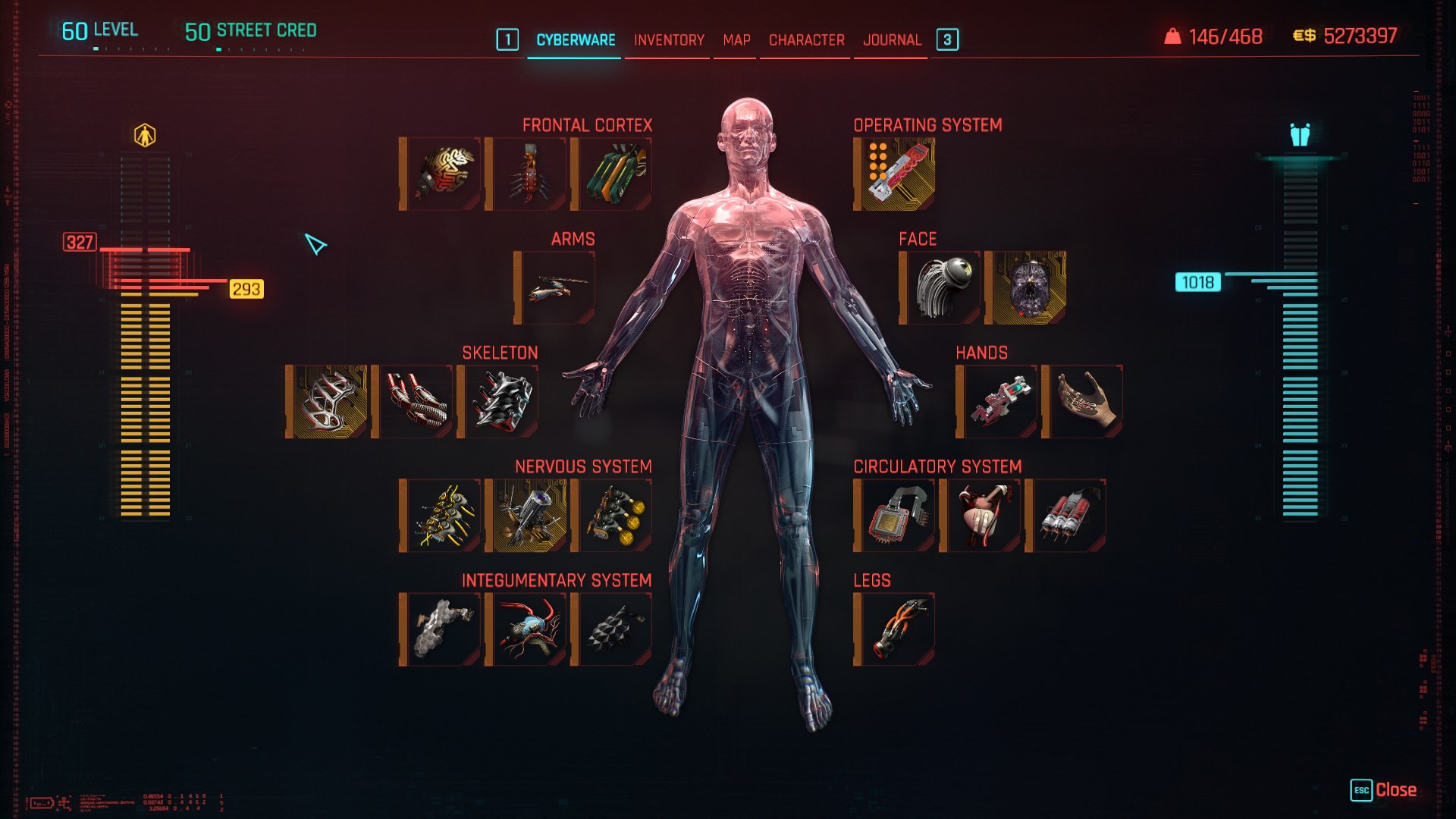Select the black scaled Integumentary System implant

click(614, 629)
